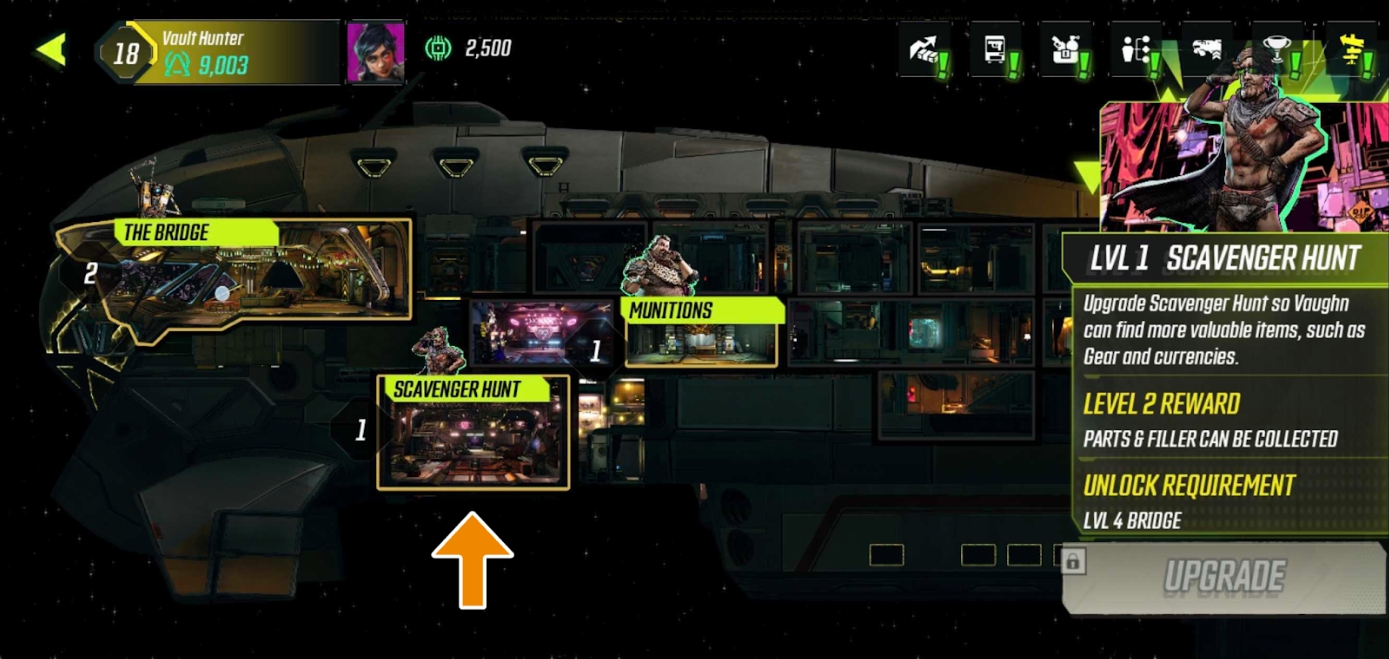This screenshot has height=659, width=1389.
Task: Open the yellow signpost icon
Action: 1352,50
